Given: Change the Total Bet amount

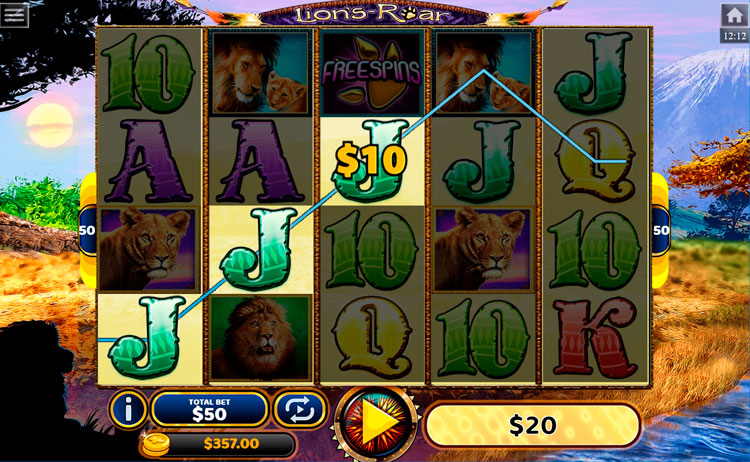Looking at the screenshot, I should [x=209, y=409].
